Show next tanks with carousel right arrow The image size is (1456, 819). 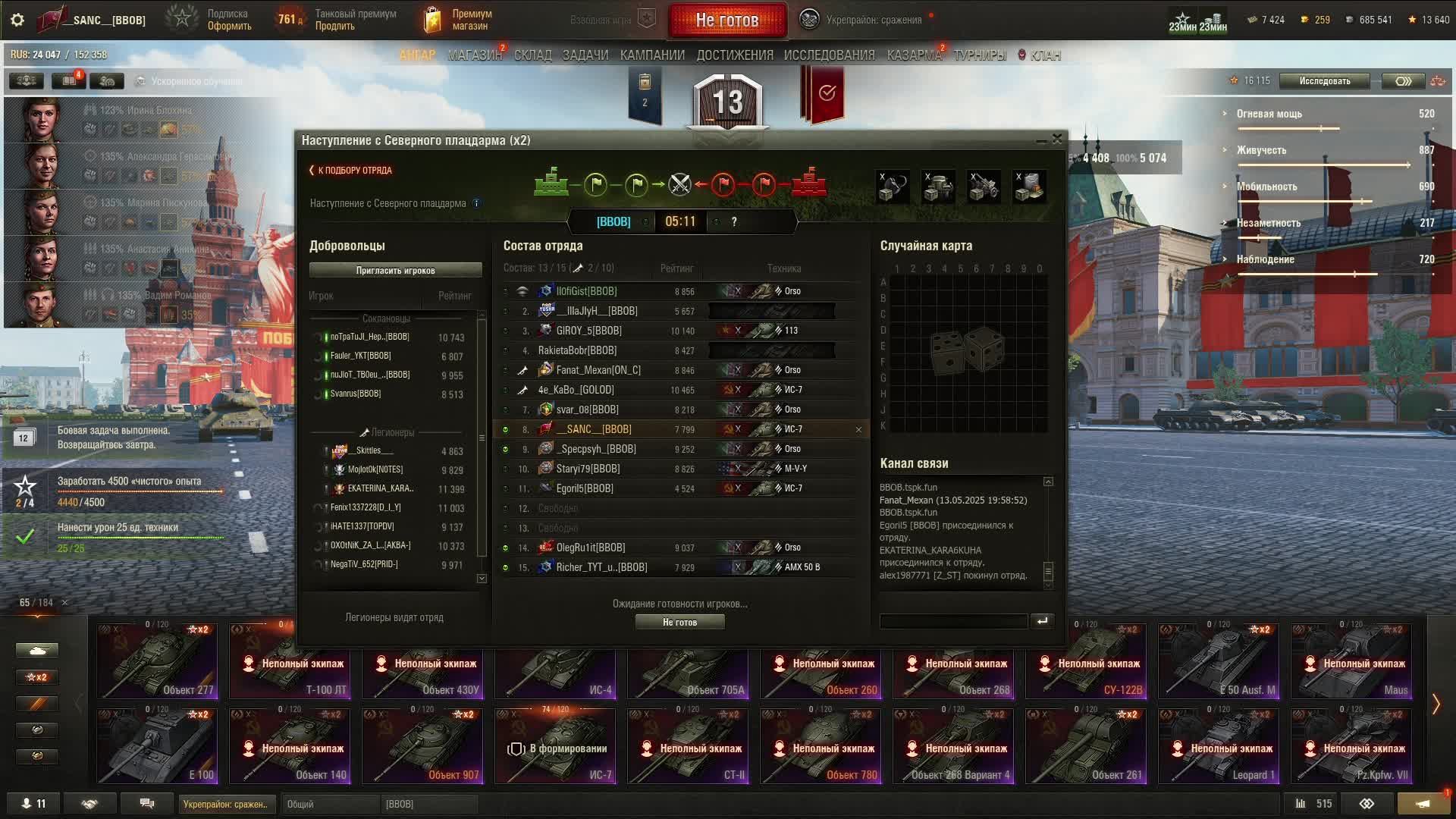(x=1436, y=704)
